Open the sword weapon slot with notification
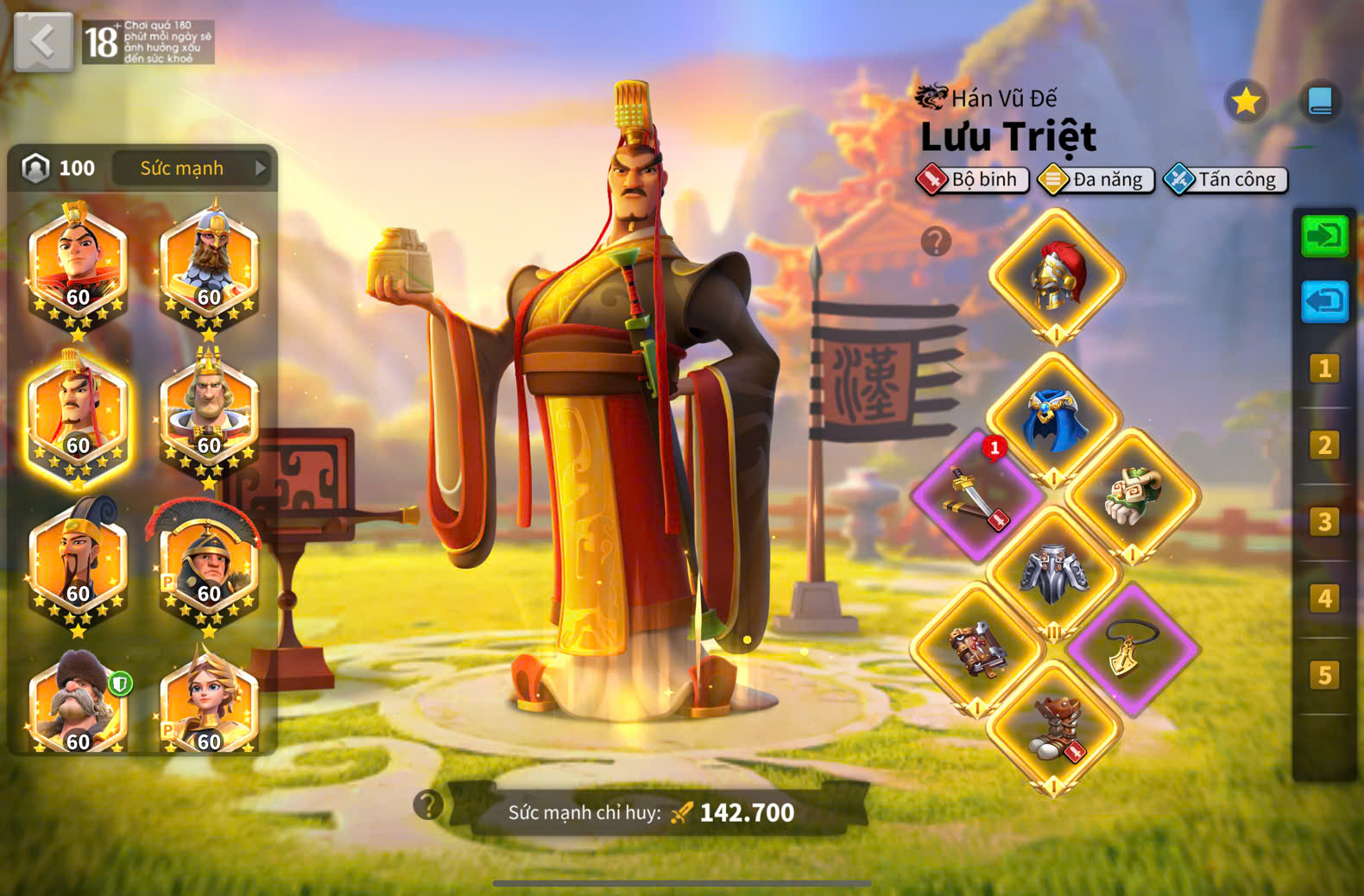Image resolution: width=1364 pixels, height=896 pixels. [977, 495]
